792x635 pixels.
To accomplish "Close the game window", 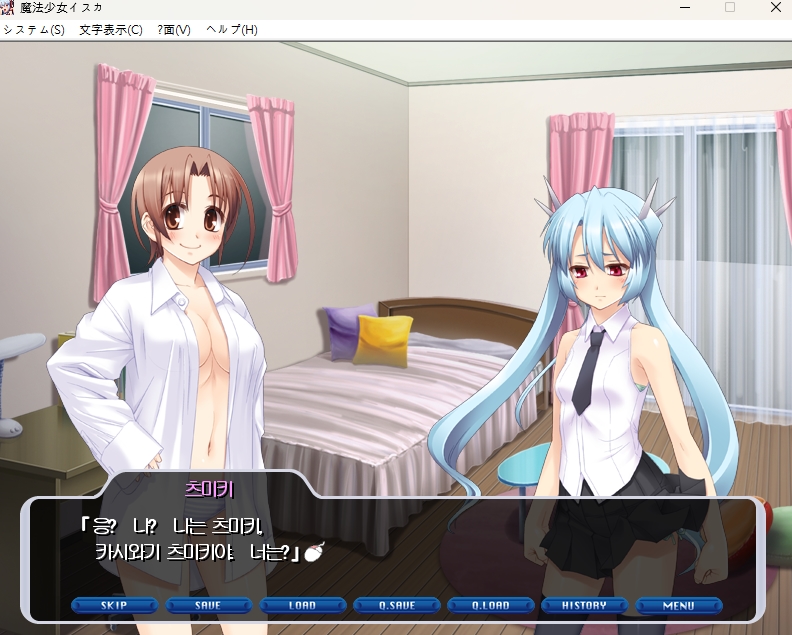I will click(775, 8).
